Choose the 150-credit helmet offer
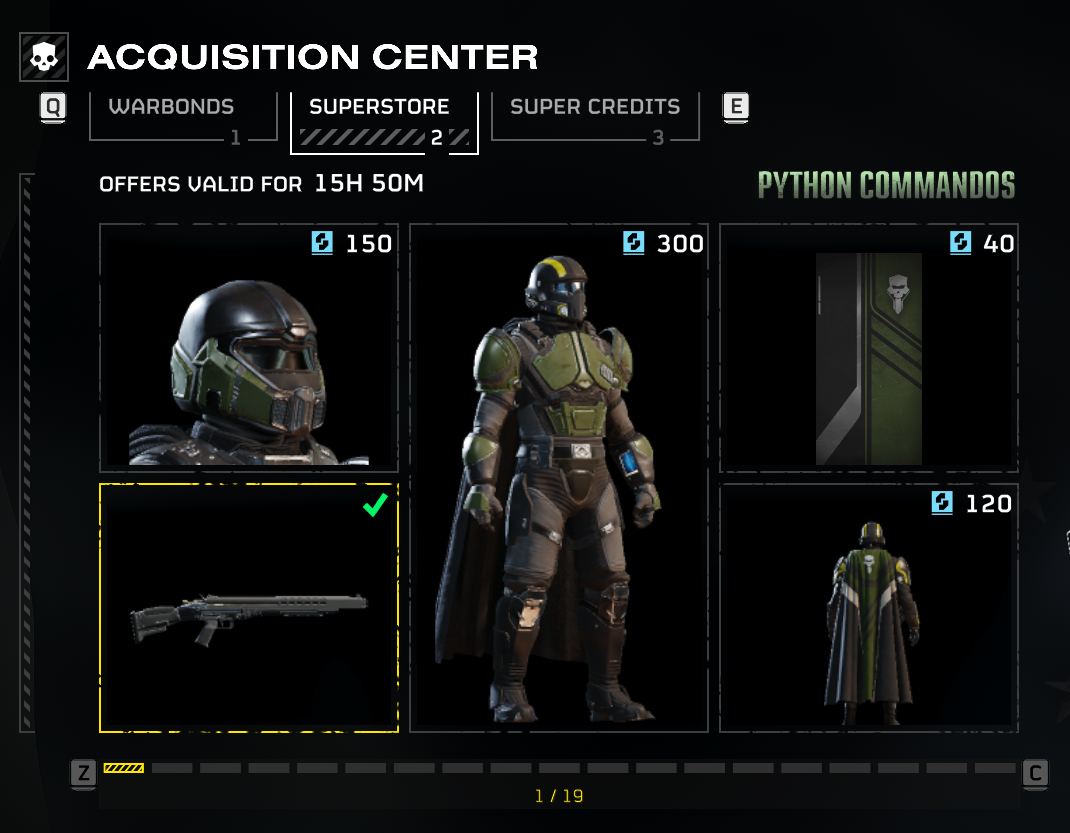This screenshot has height=833, width=1070. (x=249, y=348)
